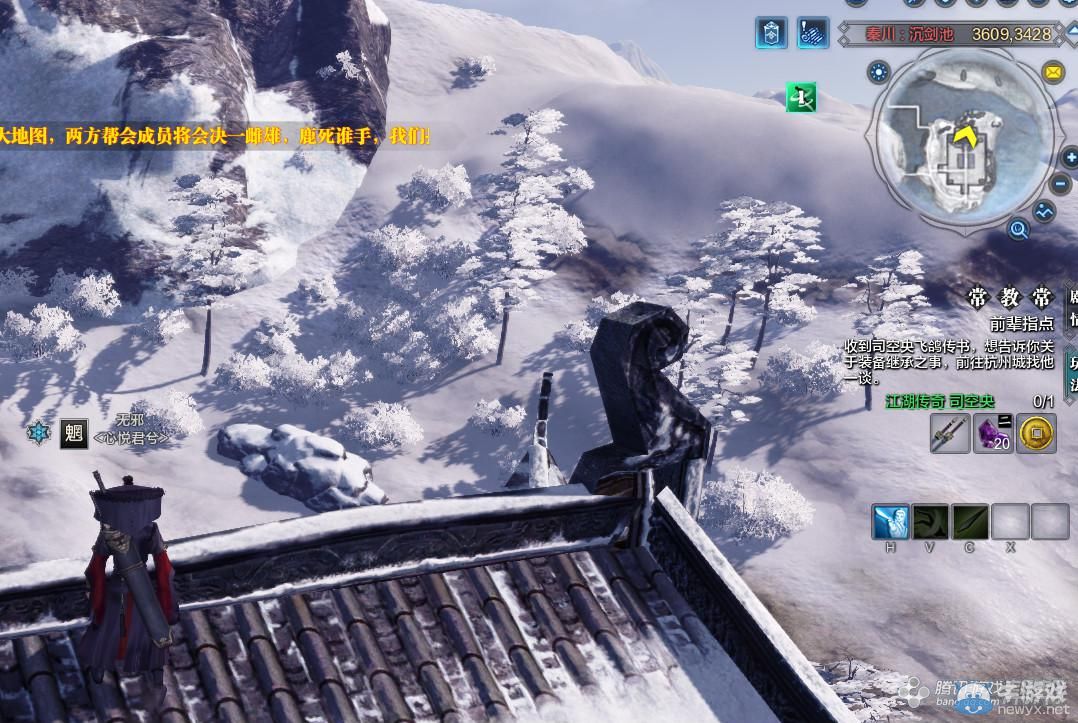The height and width of the screenshot is (723, 1078).
Task: Open the yellow mail envelope icon
Action: pyautogui.click(x=1052, y=72)
